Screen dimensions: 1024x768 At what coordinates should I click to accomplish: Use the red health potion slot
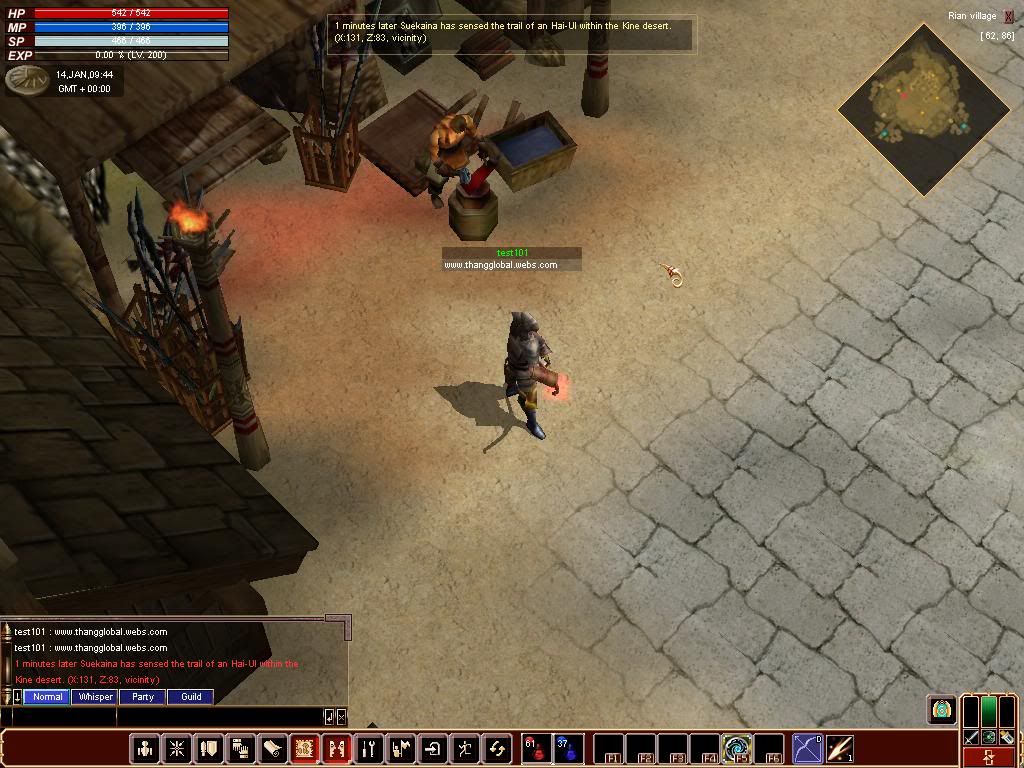pos(535,748)
